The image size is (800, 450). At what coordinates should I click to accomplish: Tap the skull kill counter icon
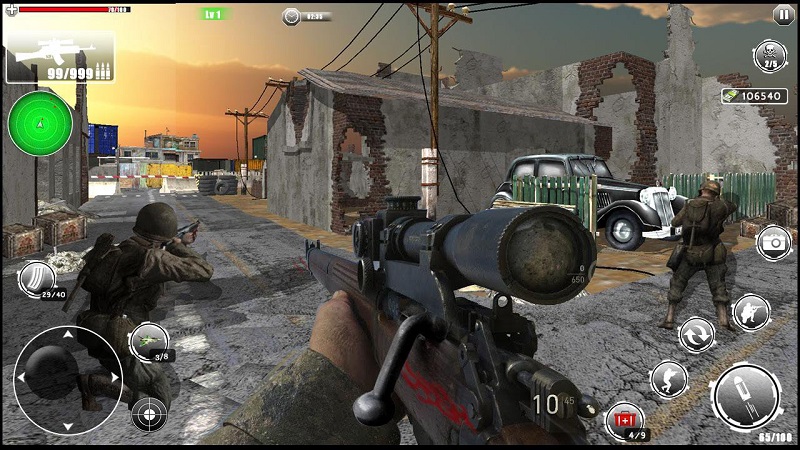[x=770, y=54]
